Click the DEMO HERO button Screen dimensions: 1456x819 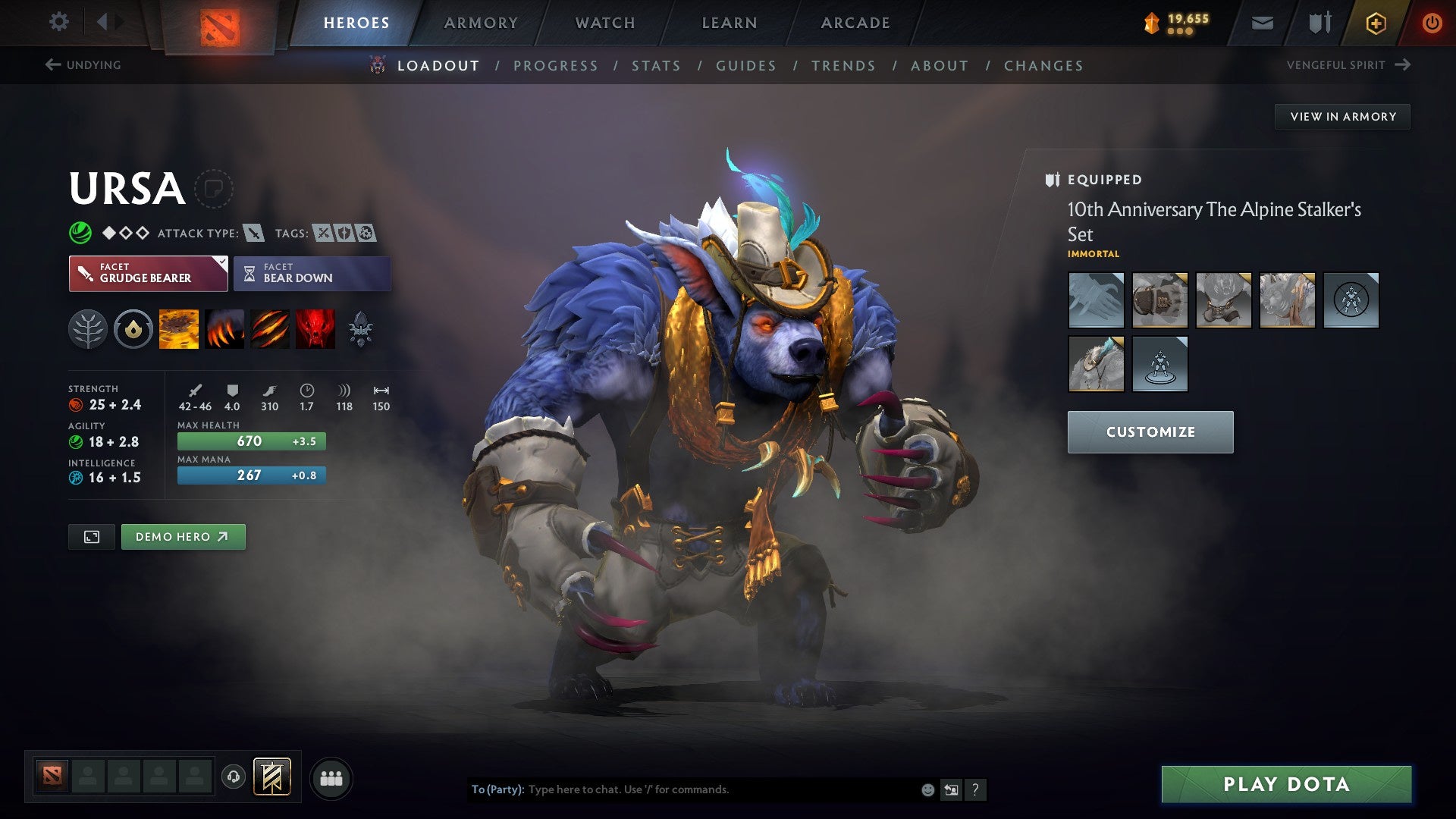pos(183,536)
